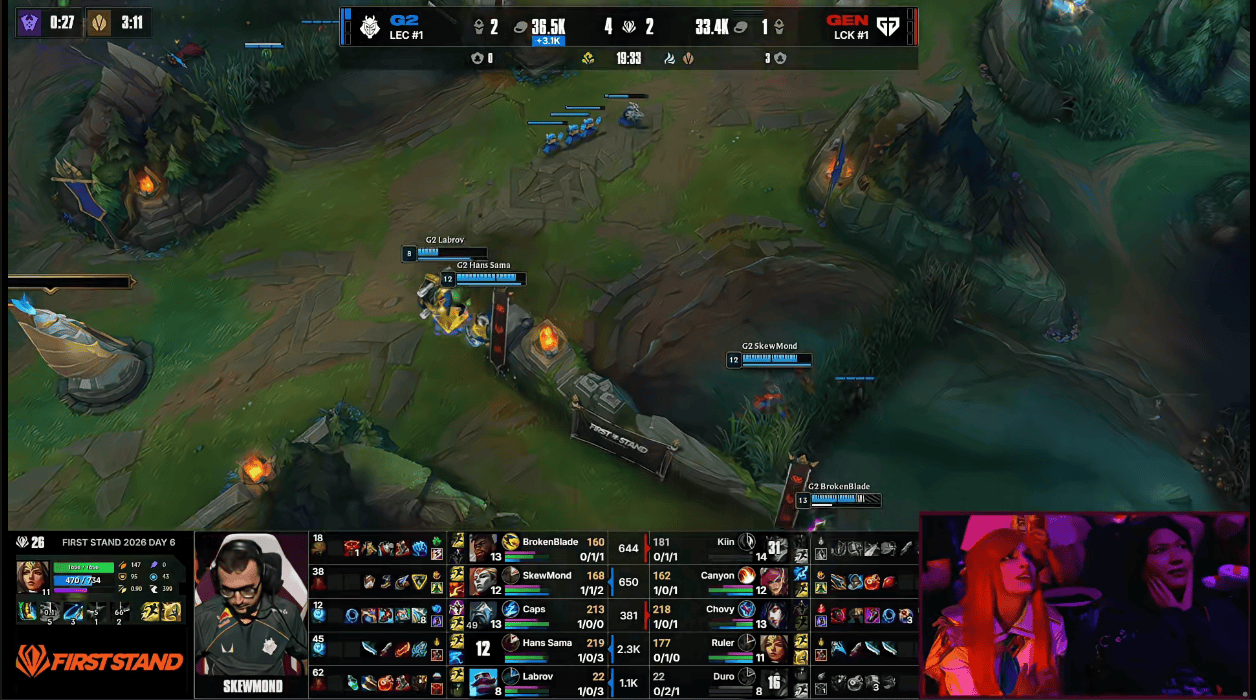Click the golden objective timer icon beside Baron
1256x700 pixels.
tap(98, 23)
